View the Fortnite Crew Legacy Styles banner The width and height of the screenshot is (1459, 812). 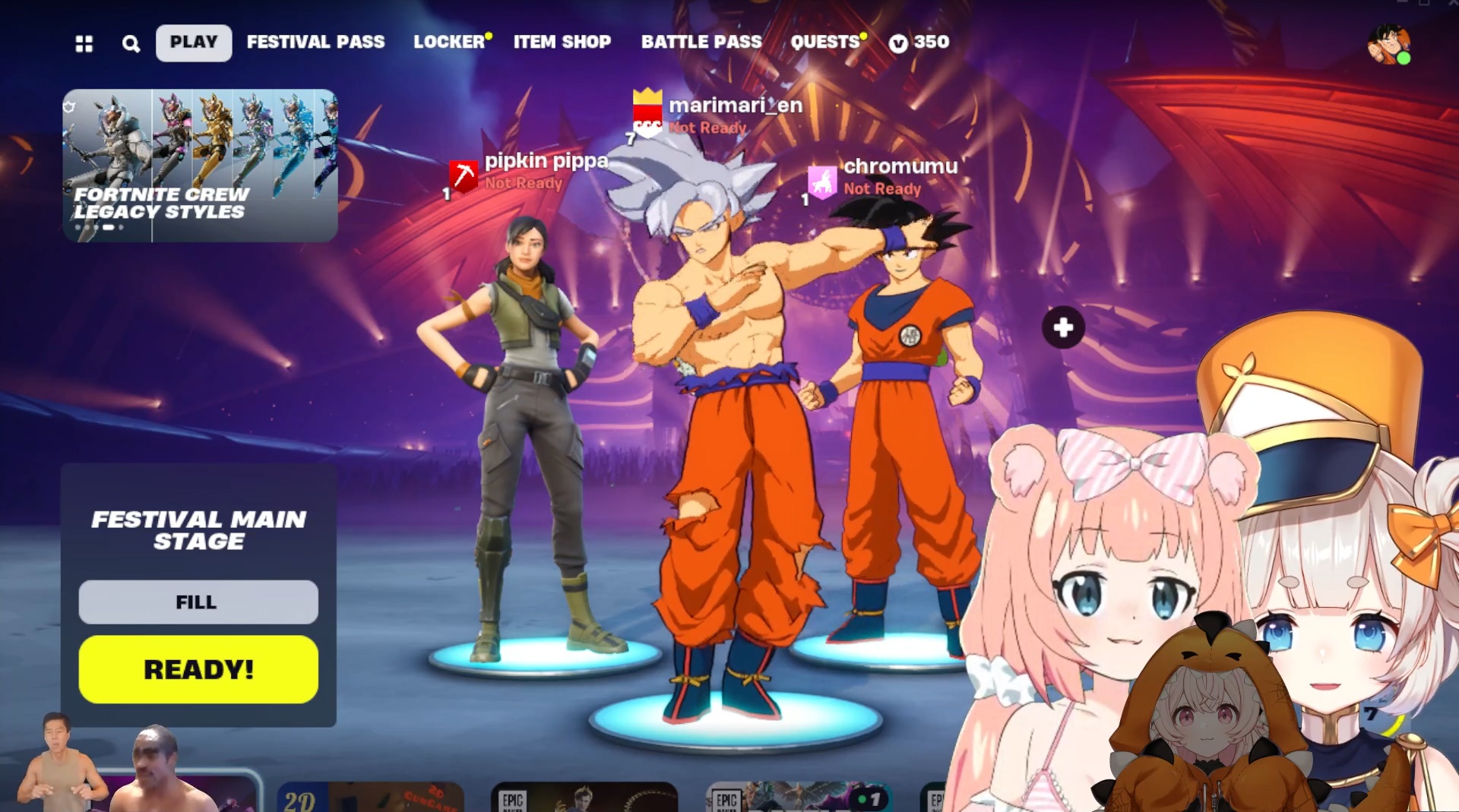tap(200, 166)
